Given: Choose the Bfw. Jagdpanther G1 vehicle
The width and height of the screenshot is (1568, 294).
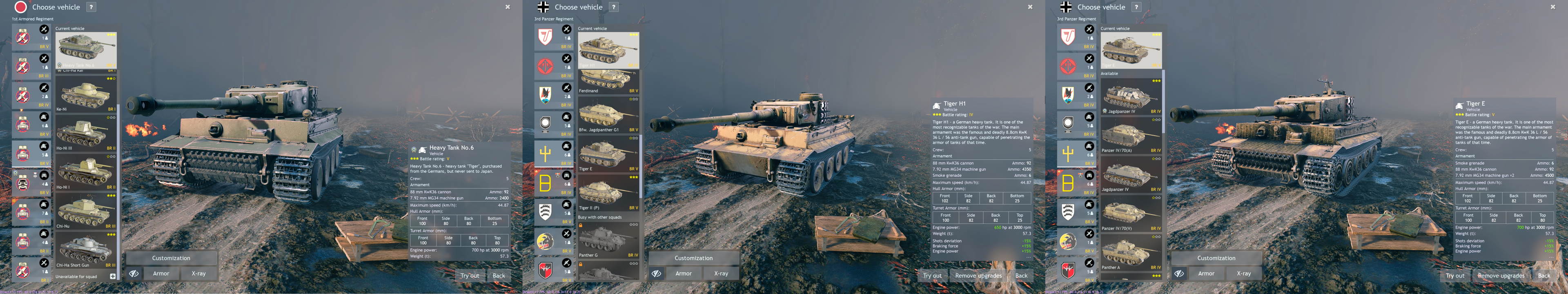Looking at the screenshot, I should point(608,116).
